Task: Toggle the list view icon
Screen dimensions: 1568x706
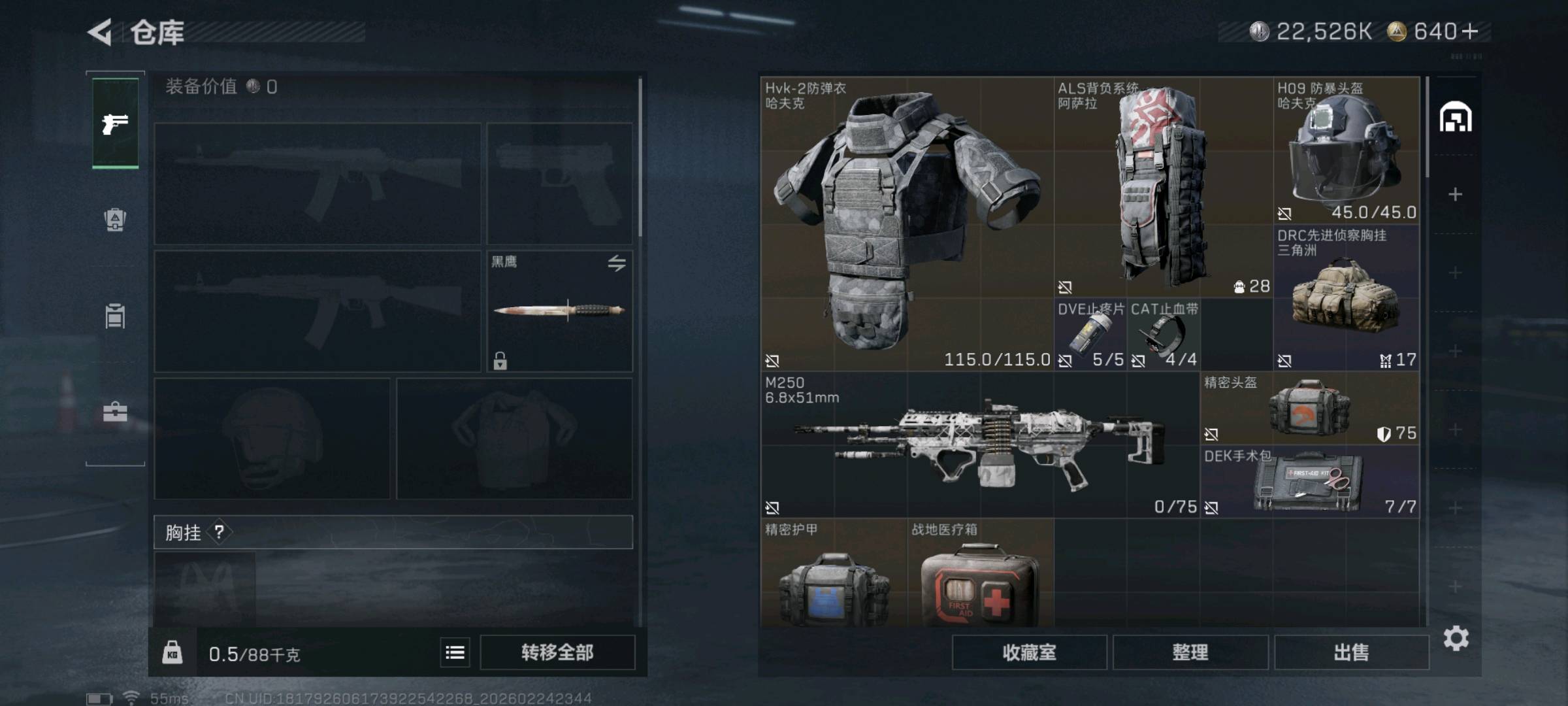Action: click(455, 652)
